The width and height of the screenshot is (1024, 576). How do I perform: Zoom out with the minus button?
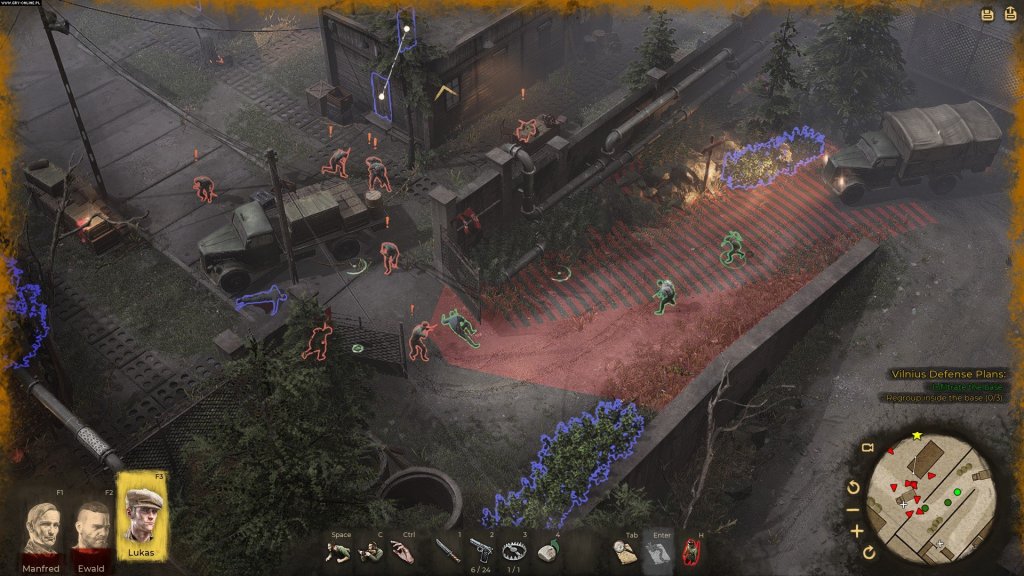click(x=856, y=509)
